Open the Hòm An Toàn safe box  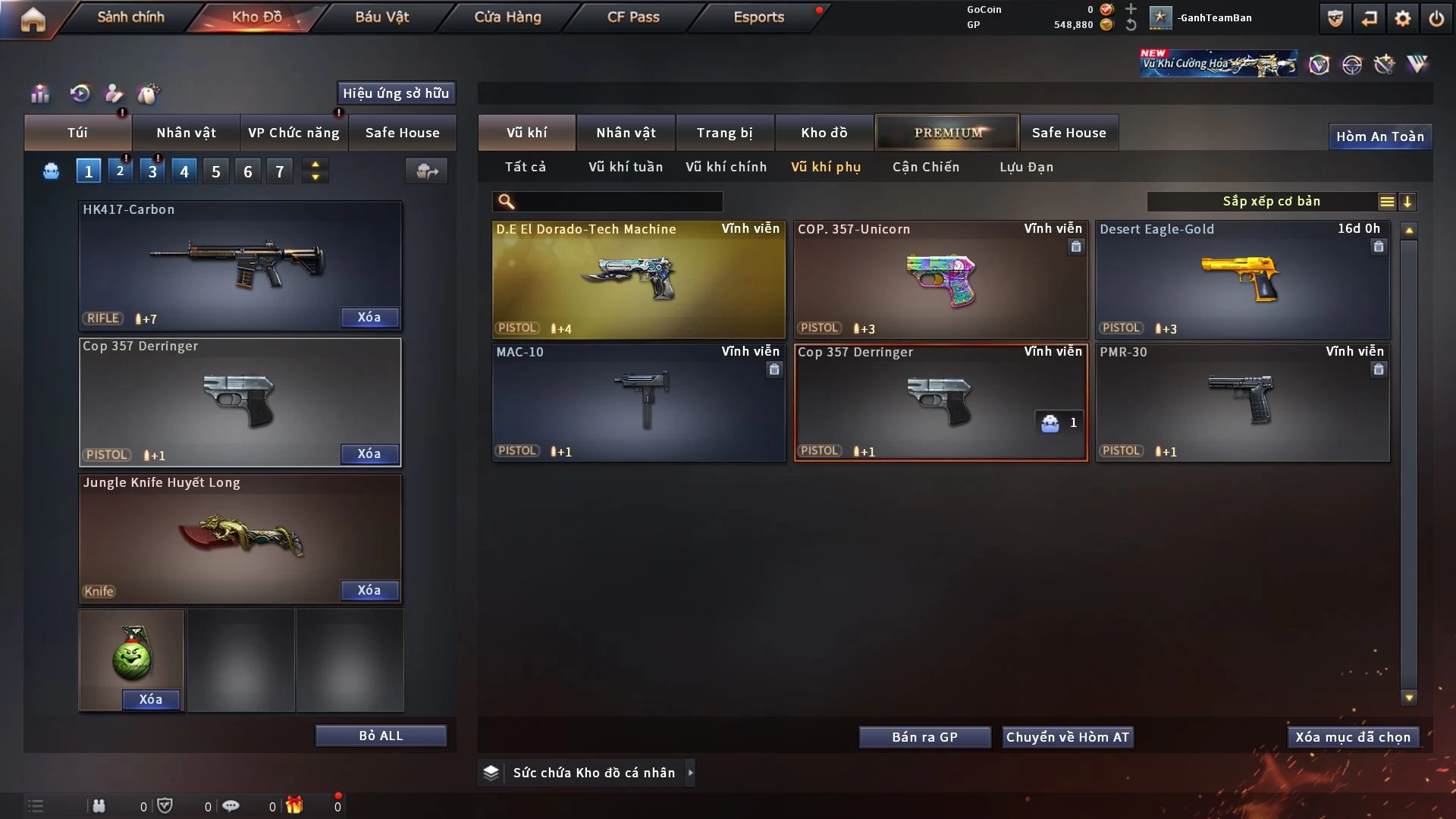(1379, 136)
